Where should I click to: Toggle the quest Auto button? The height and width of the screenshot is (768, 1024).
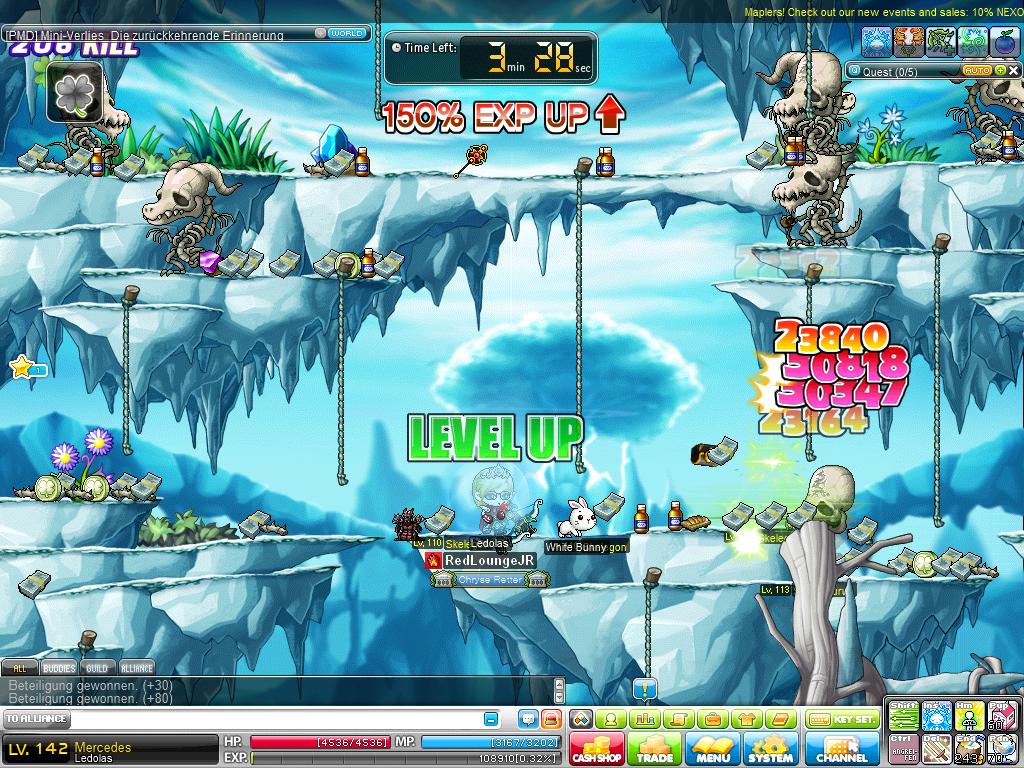[x=976, y=71]
